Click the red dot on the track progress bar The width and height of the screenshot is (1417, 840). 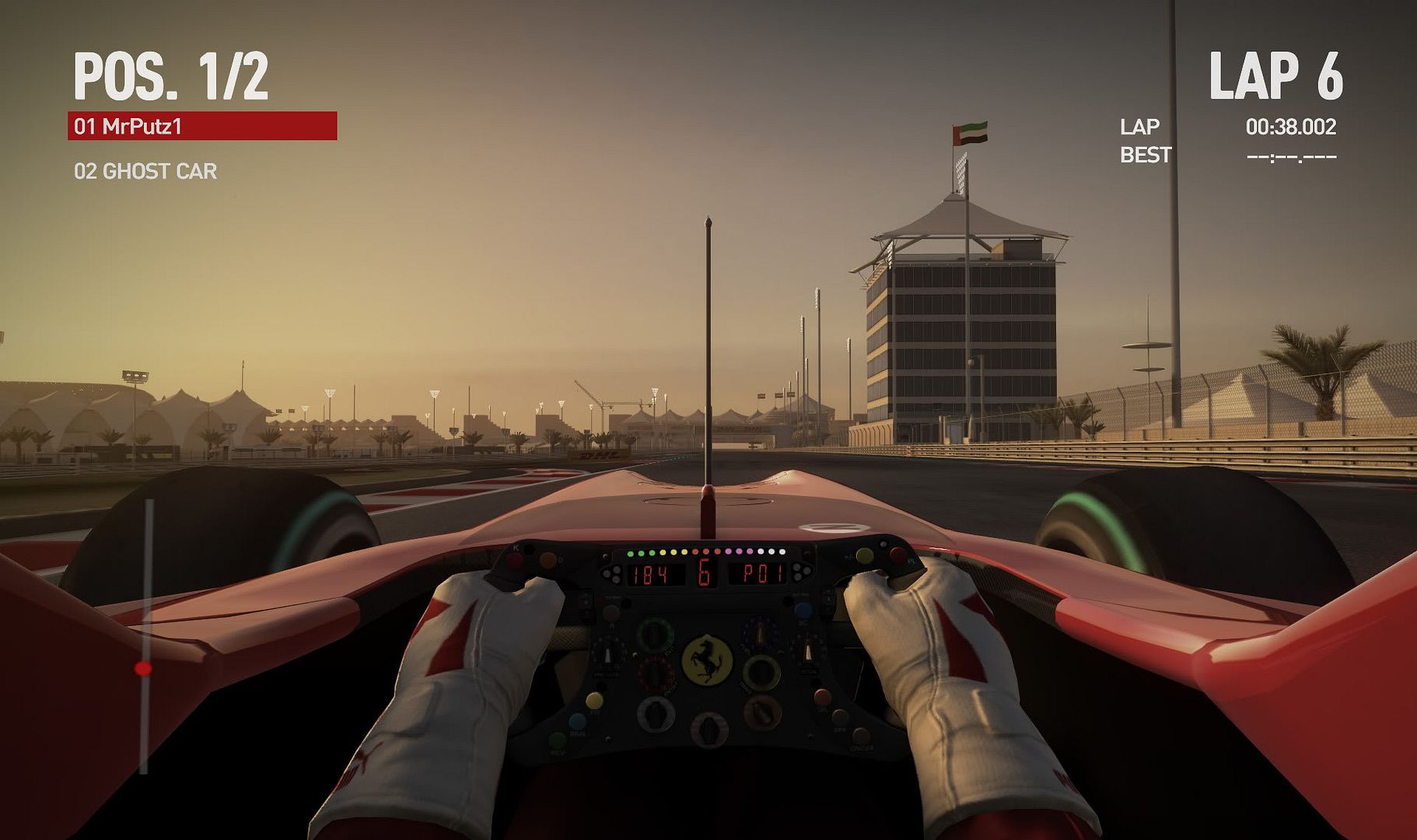[x=143, y=668]
